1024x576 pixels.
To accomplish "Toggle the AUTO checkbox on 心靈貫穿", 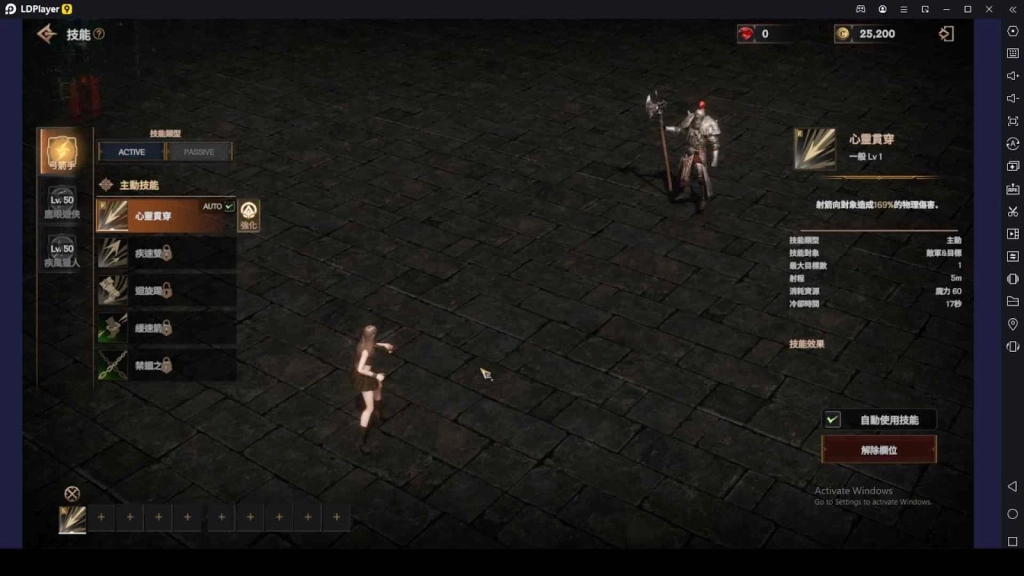I will pos(229,206).
